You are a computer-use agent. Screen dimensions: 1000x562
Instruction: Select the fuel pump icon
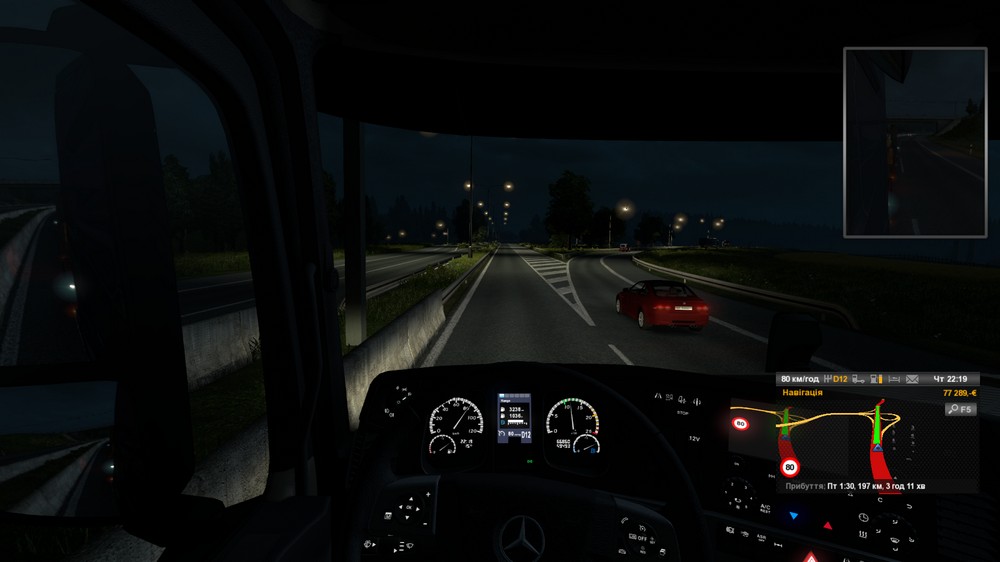coord(876,379)
